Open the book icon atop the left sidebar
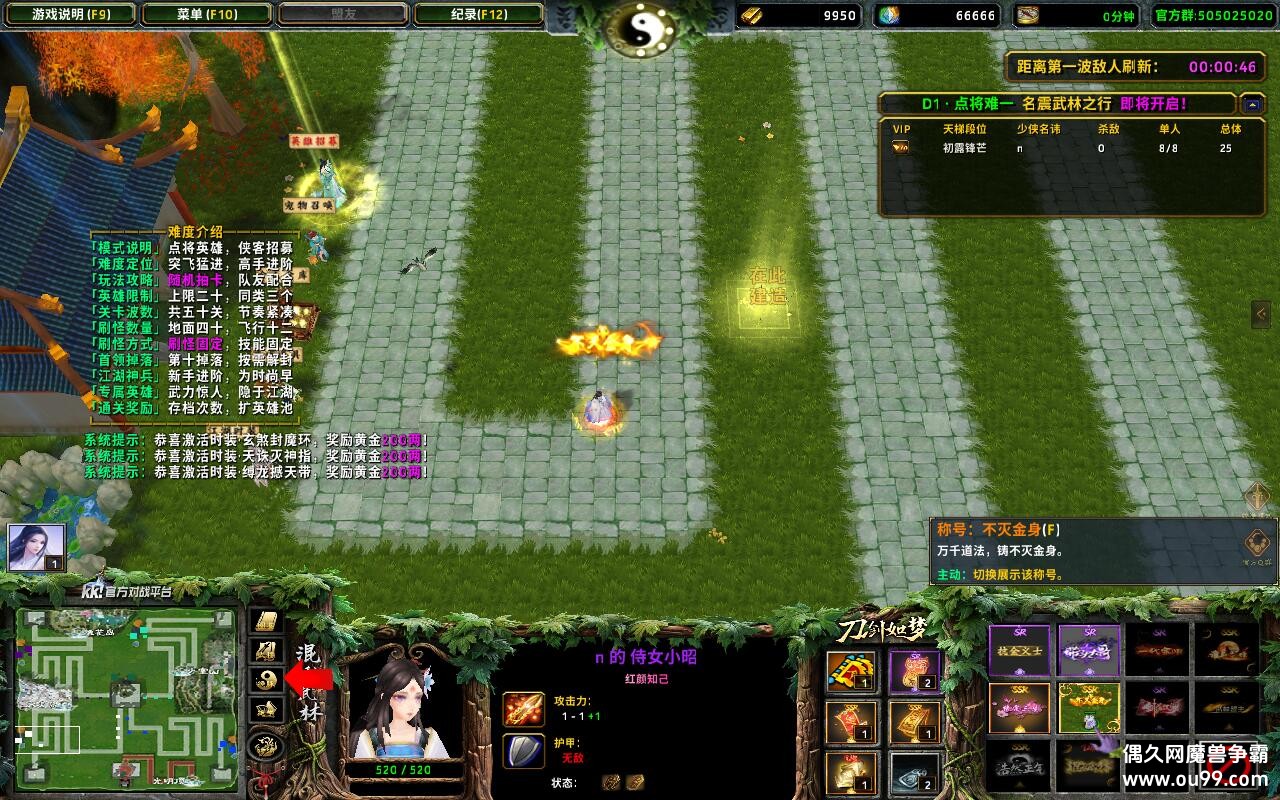The image size is (1280, 800). coord(265,620)
